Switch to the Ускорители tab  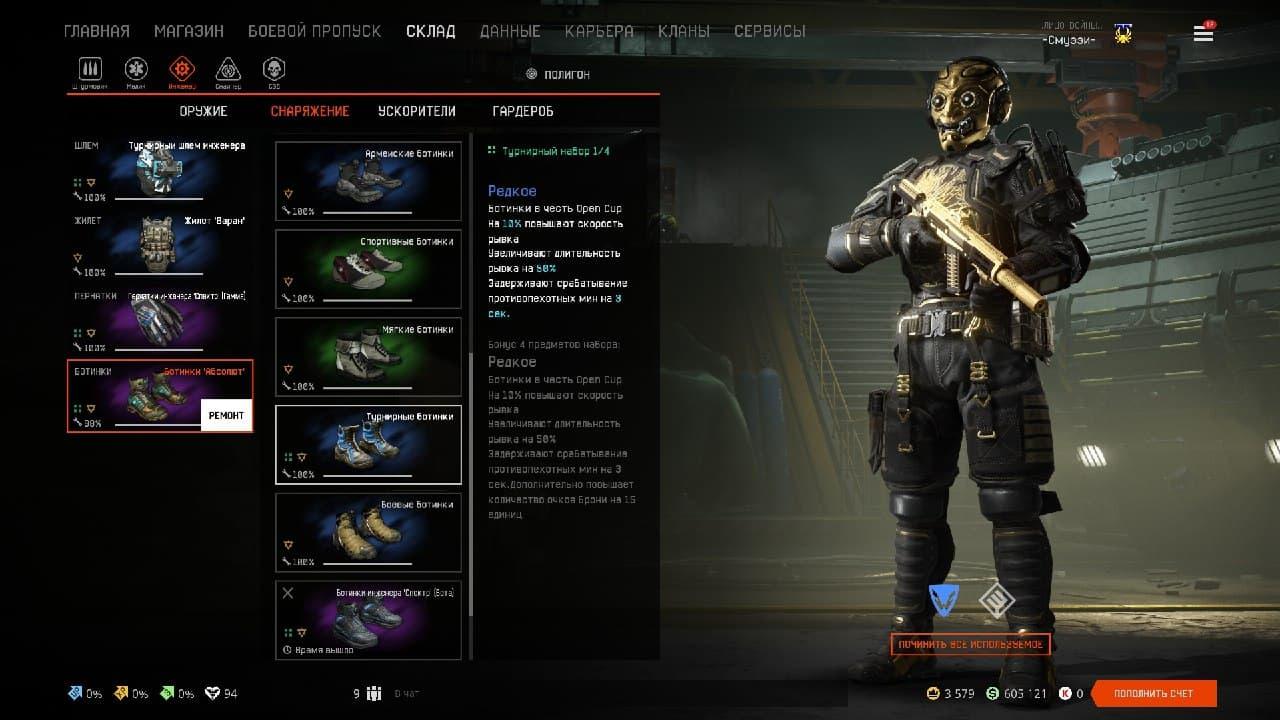click(417, 111)
